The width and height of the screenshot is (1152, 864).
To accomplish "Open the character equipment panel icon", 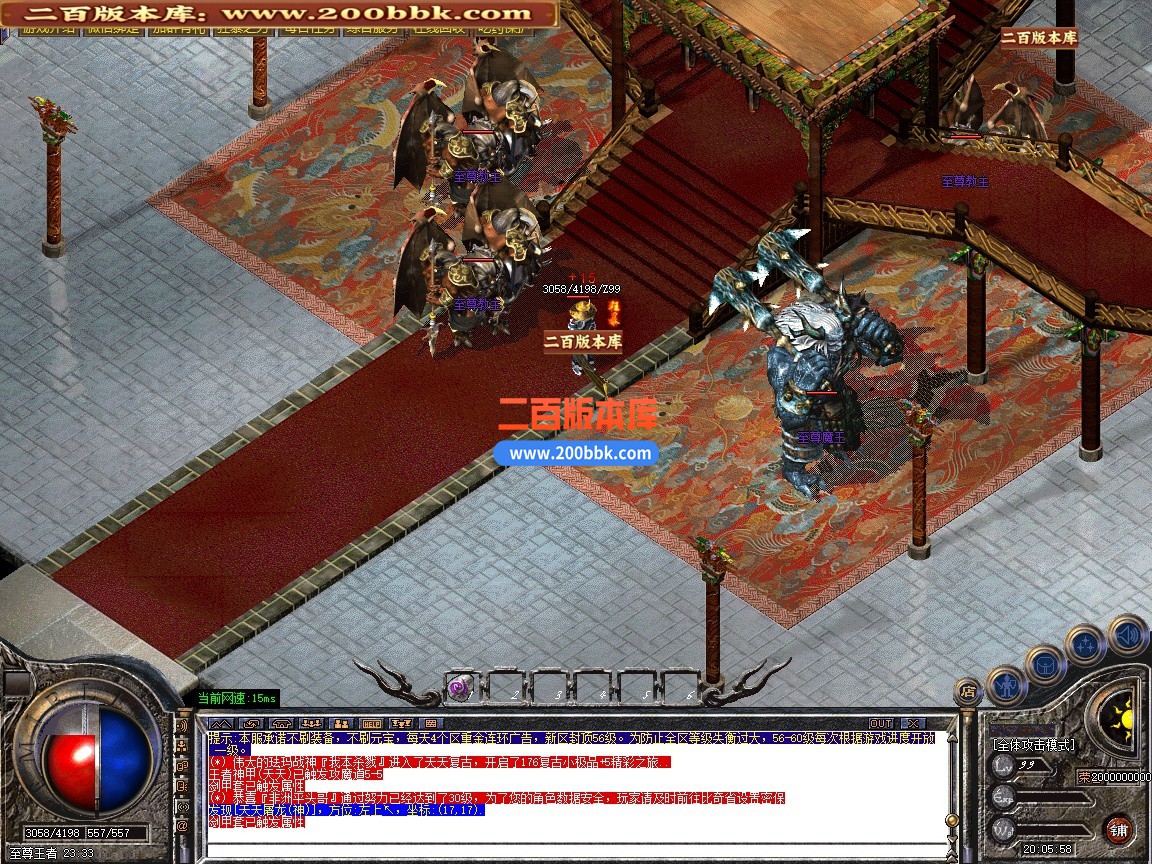I will pyautogui.click(x=1006, y=686).
